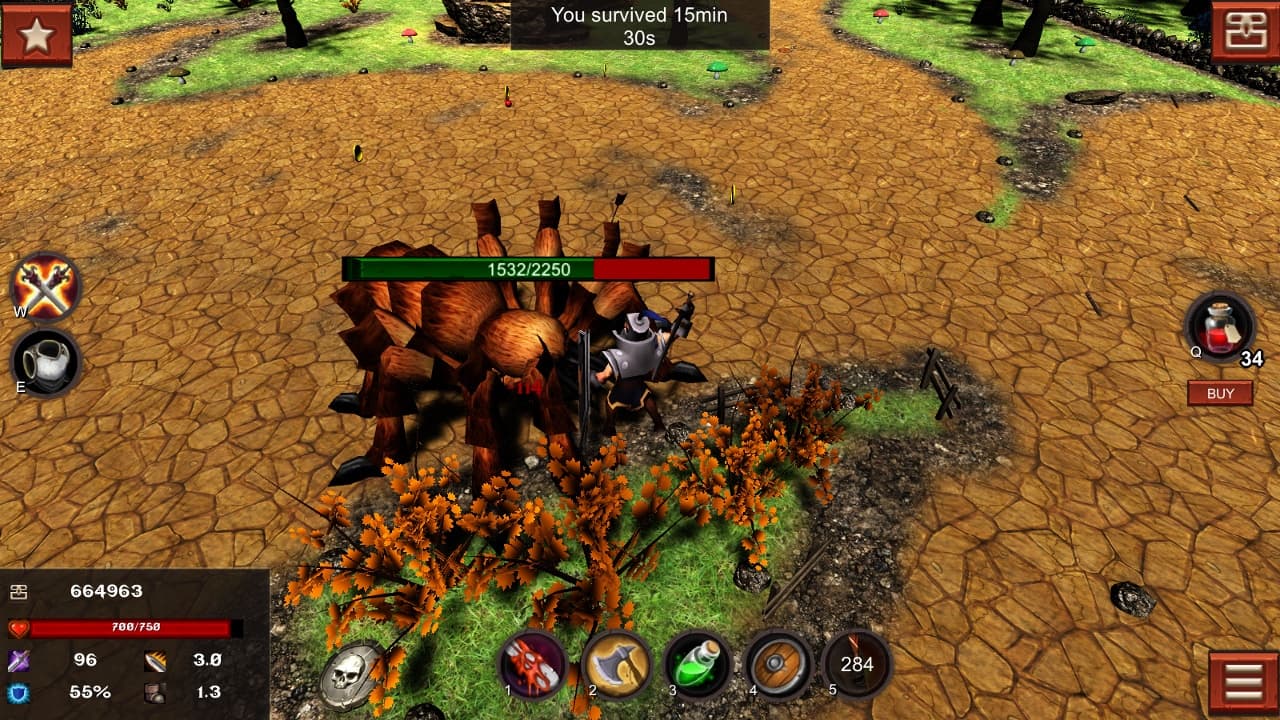Drink the red health potion
The width and height of the screenshot is (1280, 720).
[1219, 327]
